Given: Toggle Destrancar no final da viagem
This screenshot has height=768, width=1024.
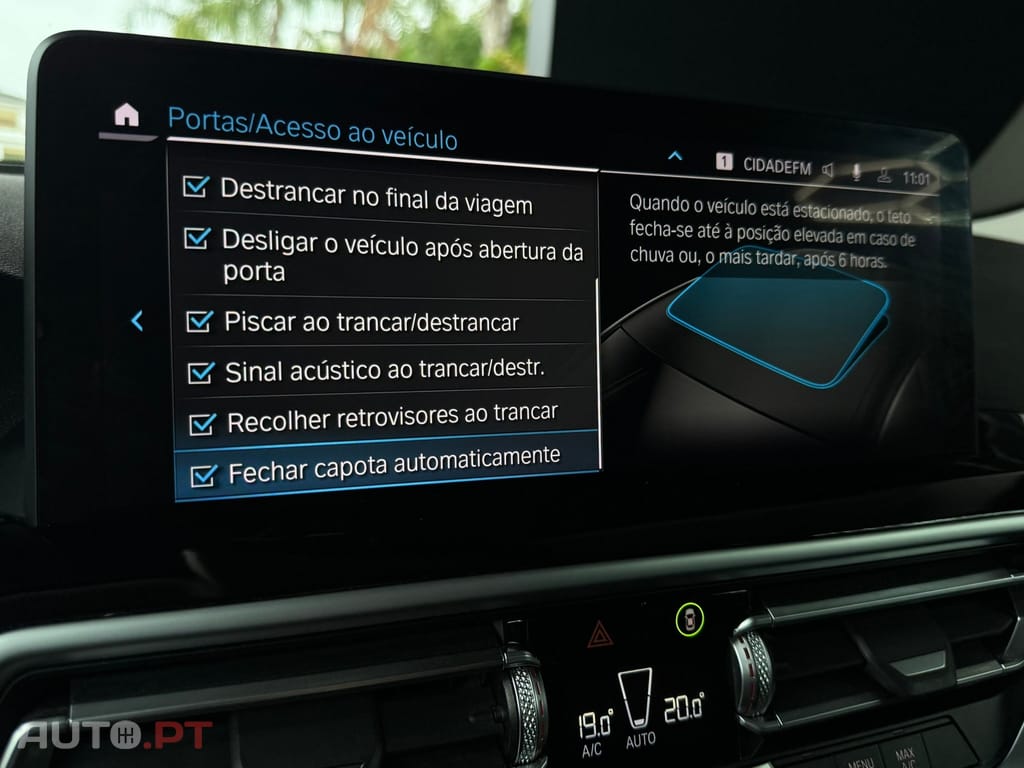Looking at the screenshot, I should (196, 187).
